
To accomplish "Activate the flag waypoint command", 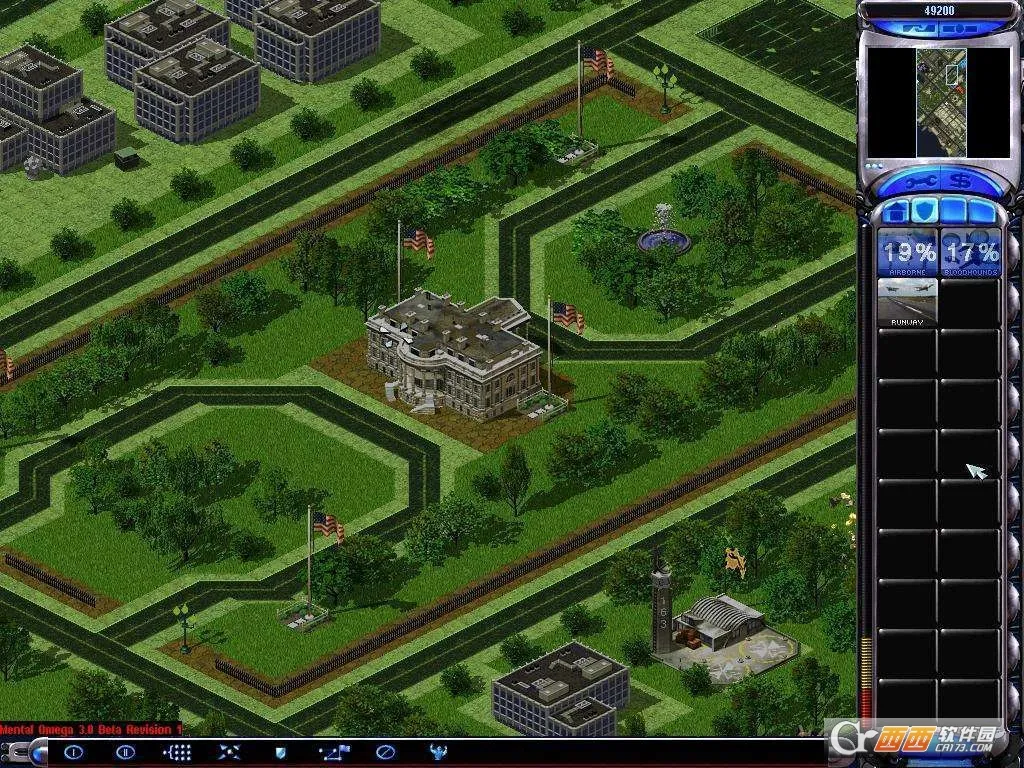I will (x=333, y=751).
